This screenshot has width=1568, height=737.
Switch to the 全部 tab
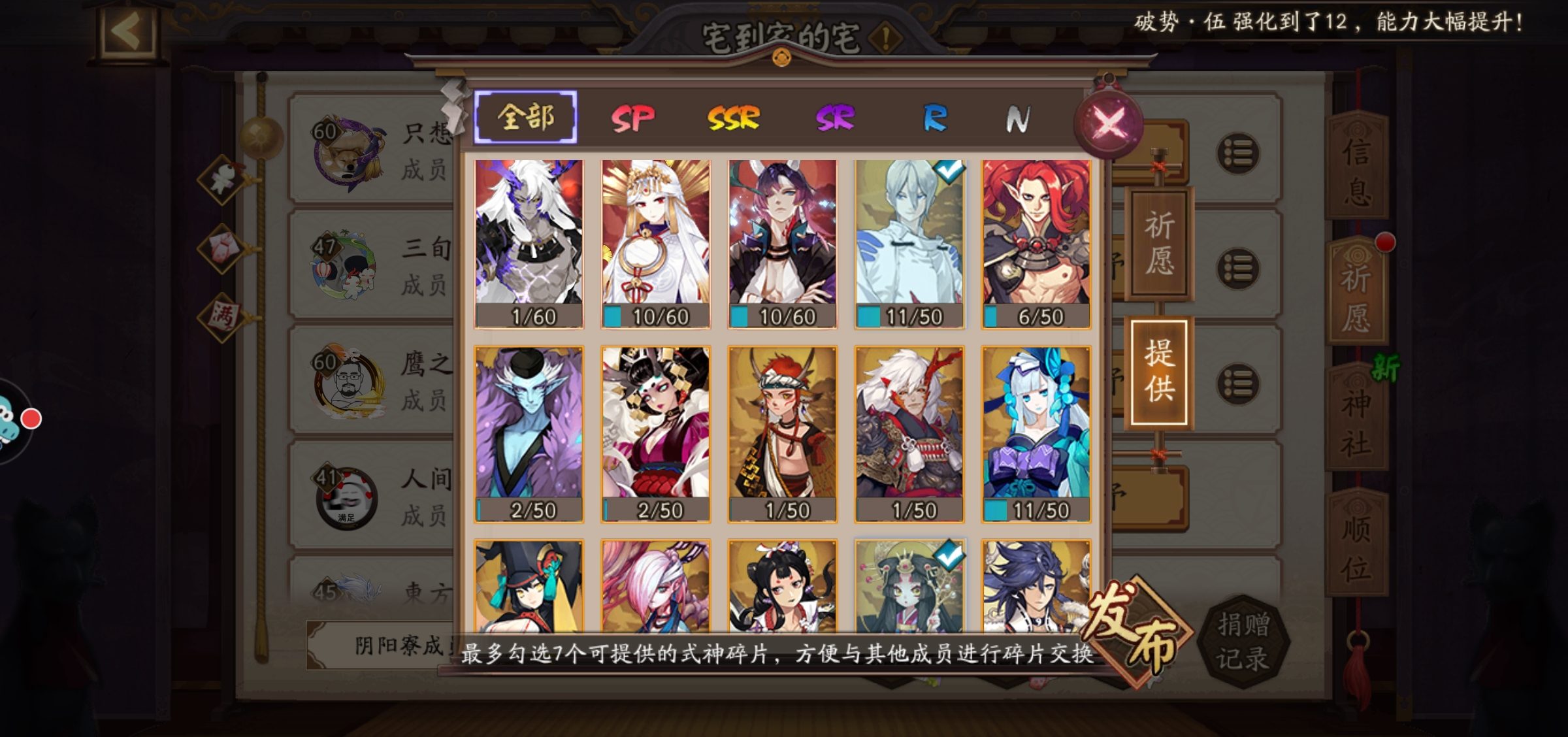point(526,118)
